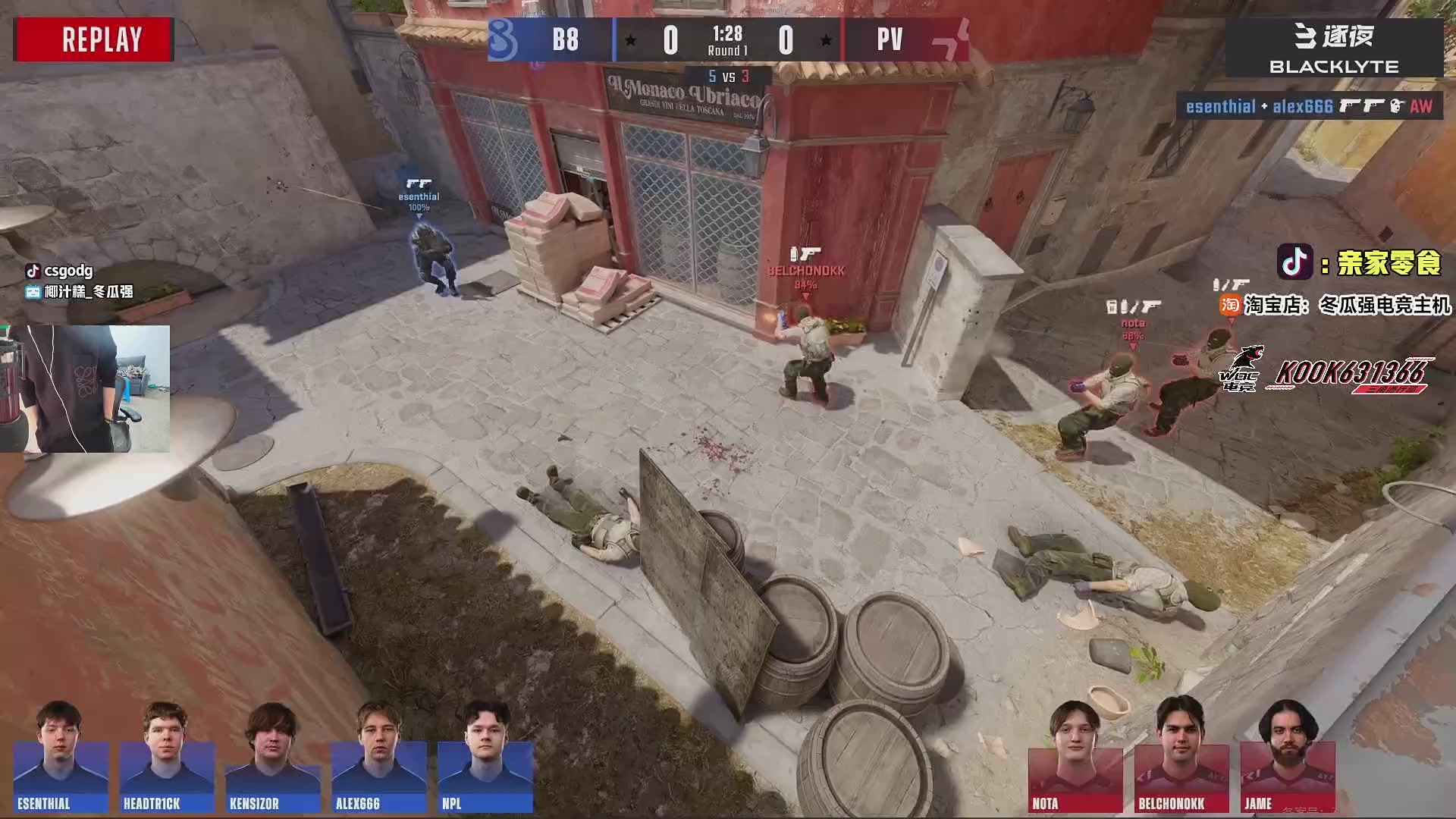Click the csgodg TikTok handle overlay
1456x819 pixels.
(60, 271)
